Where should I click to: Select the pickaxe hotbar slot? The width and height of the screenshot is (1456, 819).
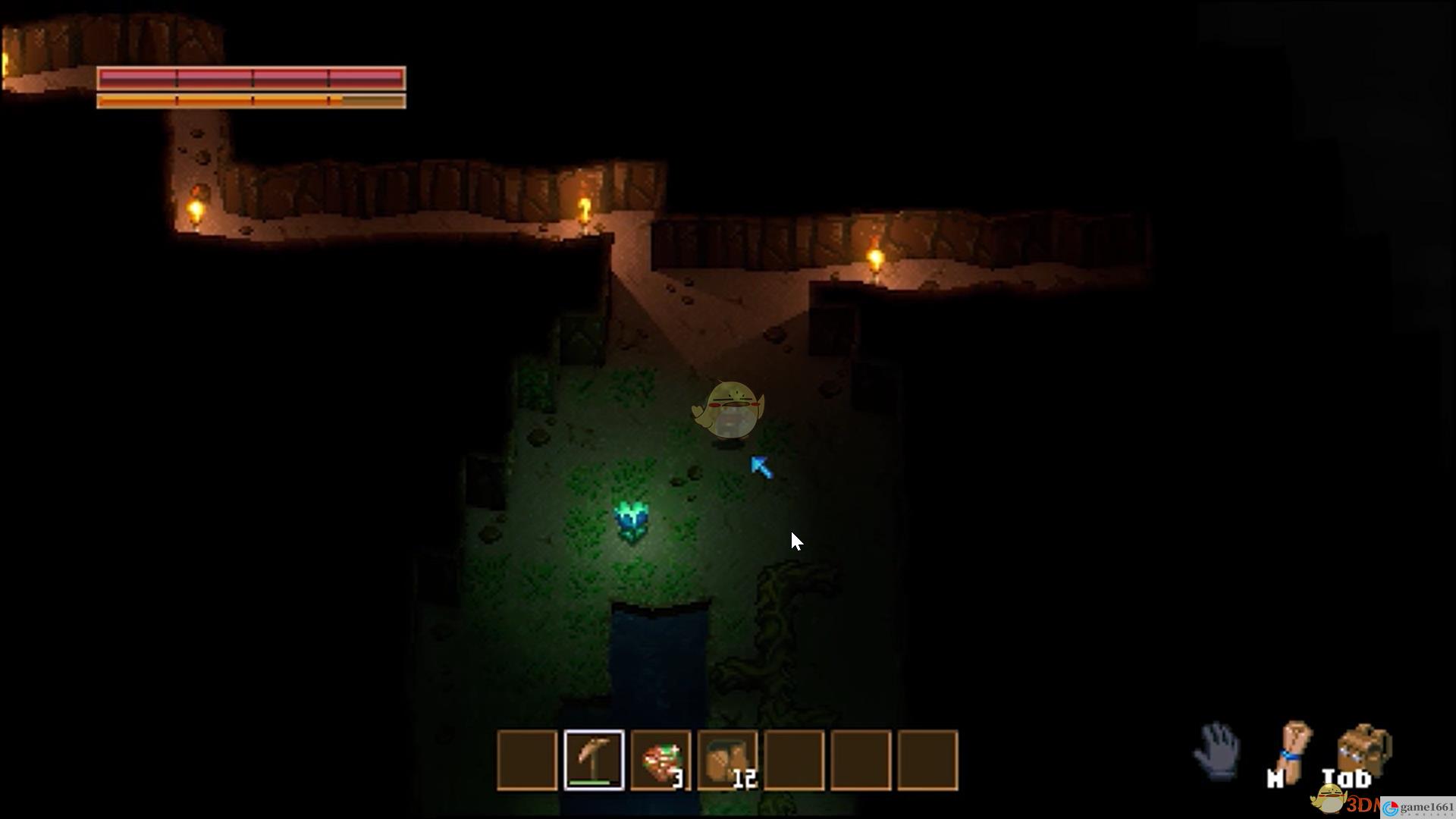coord(594,760)
